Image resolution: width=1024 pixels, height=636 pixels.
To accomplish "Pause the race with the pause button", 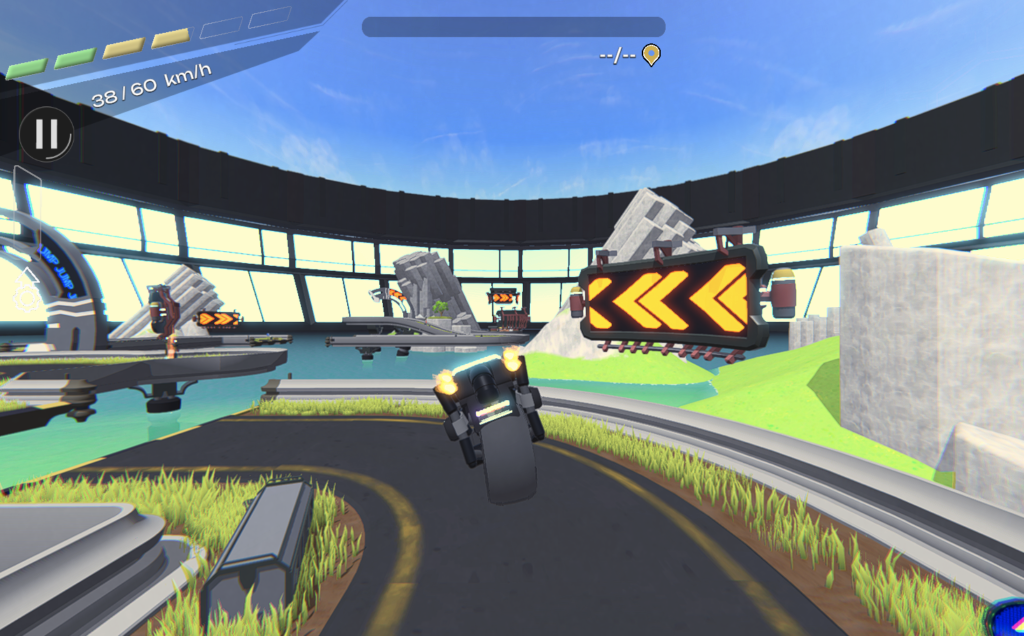I will (x=46, y=134).
